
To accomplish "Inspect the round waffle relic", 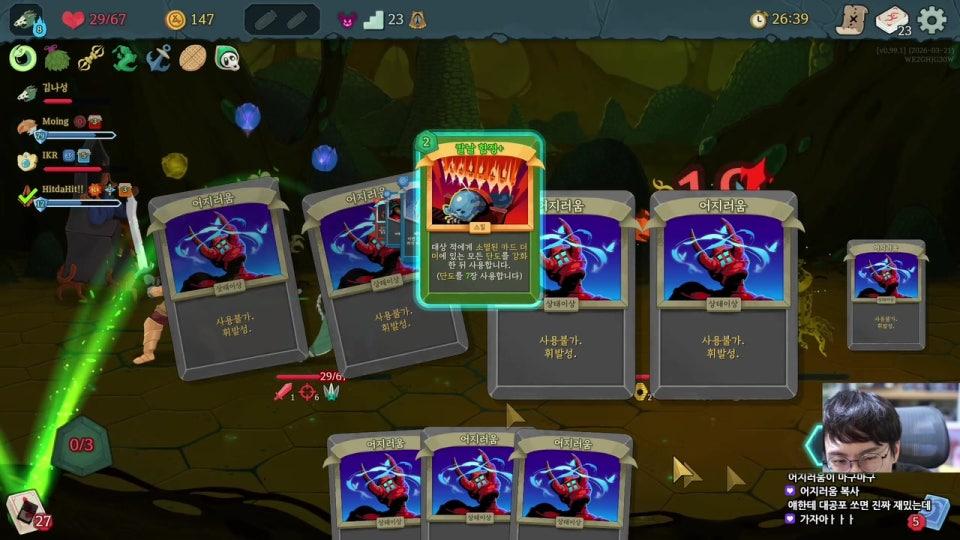I will pyautogui.click(x=192, y=58).
